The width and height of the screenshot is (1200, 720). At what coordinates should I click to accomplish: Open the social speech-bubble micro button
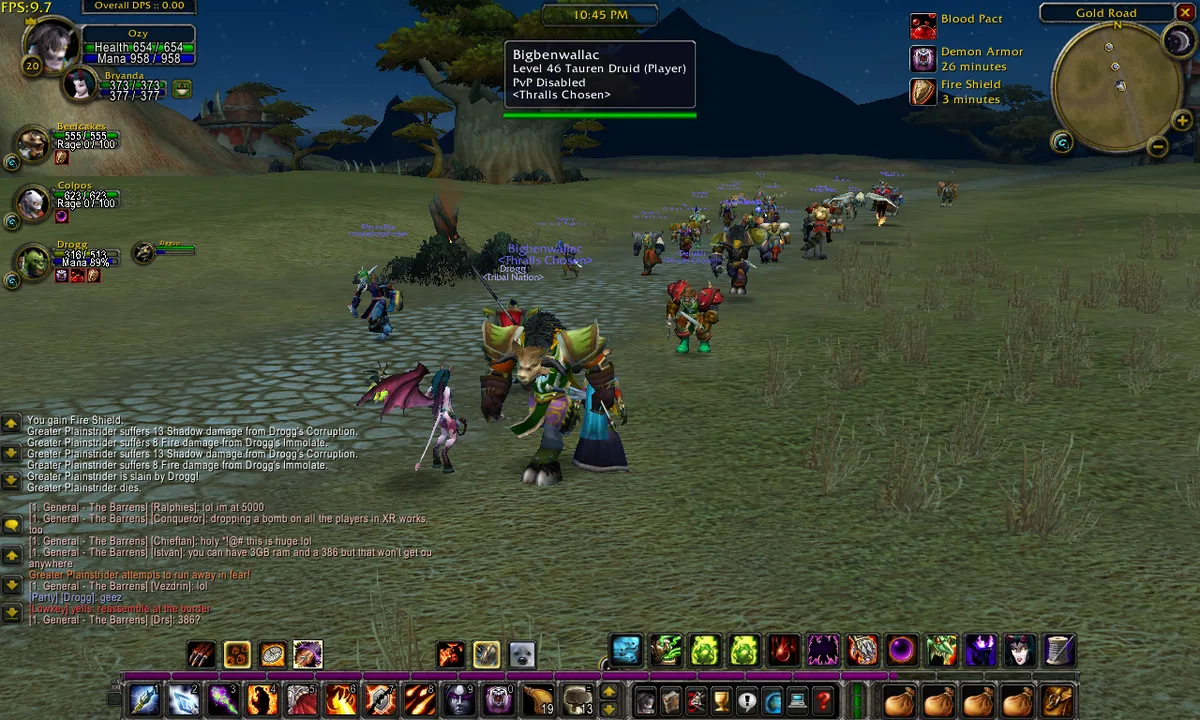pos(746,700)
